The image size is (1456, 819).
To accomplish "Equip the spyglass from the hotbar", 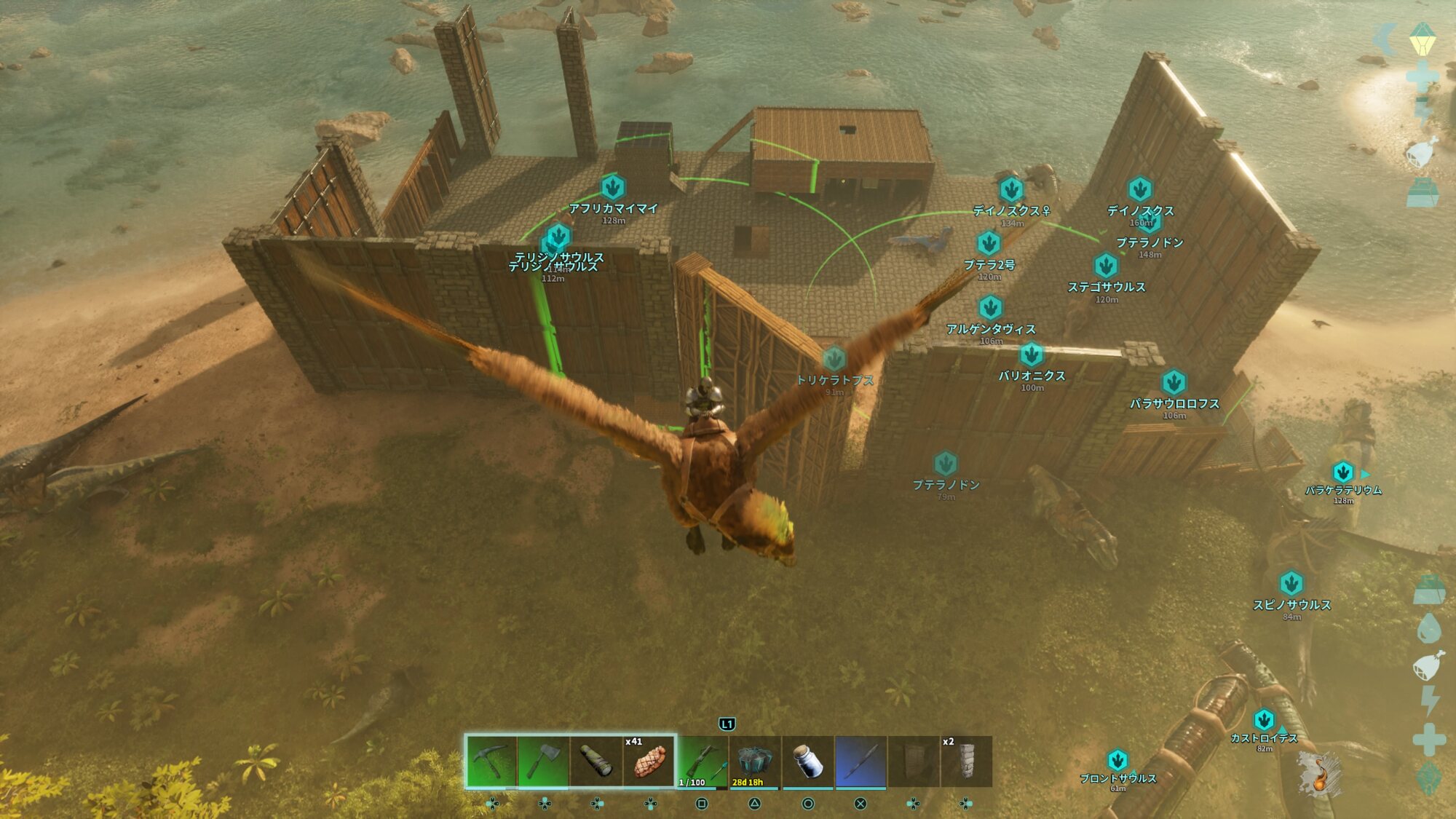I will click(596, 761).
